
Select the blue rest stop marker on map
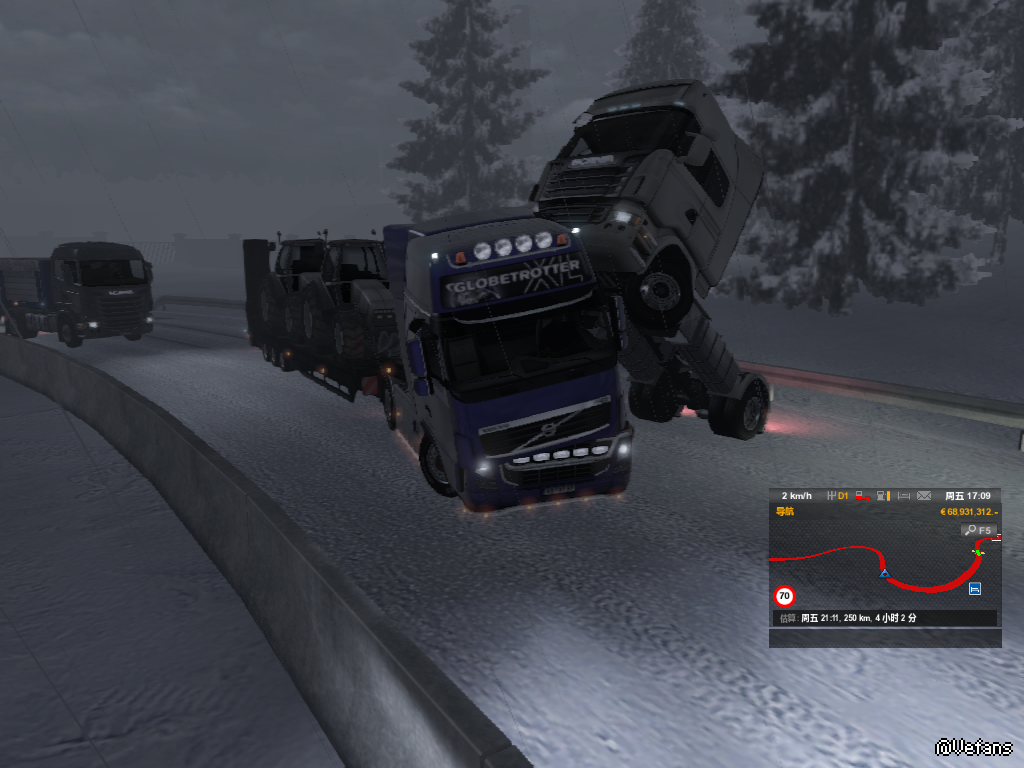coord(975,589)
